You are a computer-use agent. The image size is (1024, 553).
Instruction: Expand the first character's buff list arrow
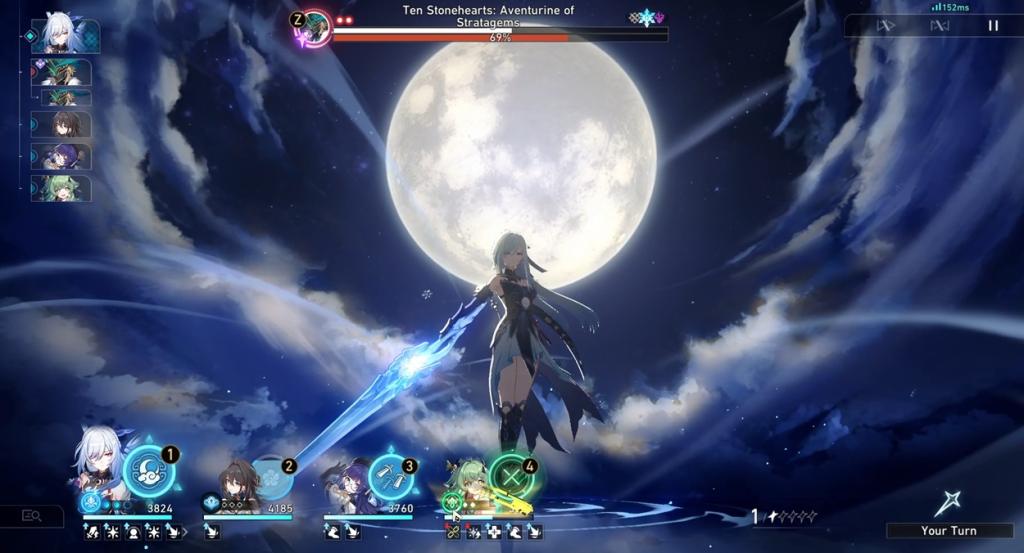tap(184, 533)
